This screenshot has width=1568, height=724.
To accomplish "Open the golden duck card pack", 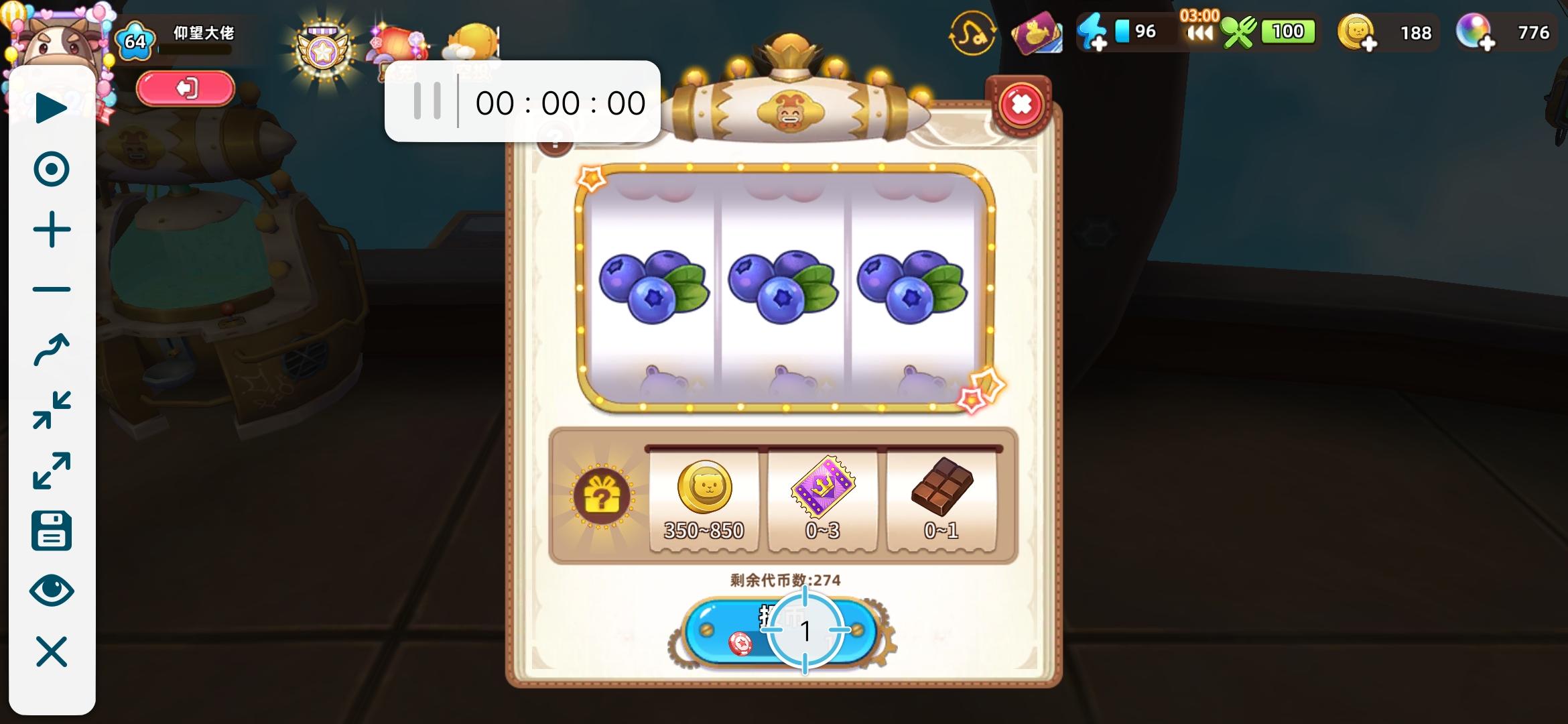I will [1037, 32].
